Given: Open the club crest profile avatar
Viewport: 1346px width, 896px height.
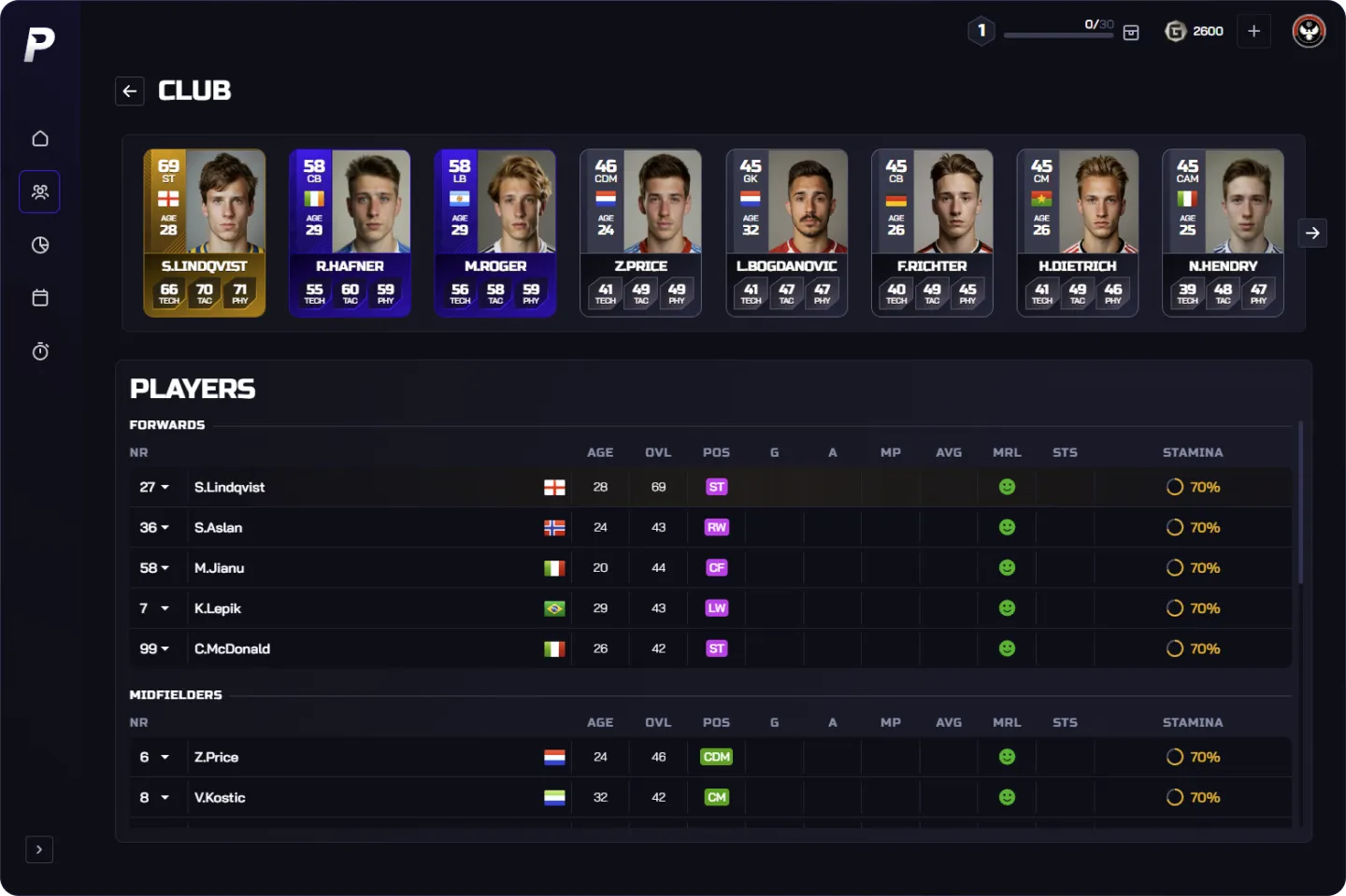Looking at the screenshot, I should [1309, 31].
